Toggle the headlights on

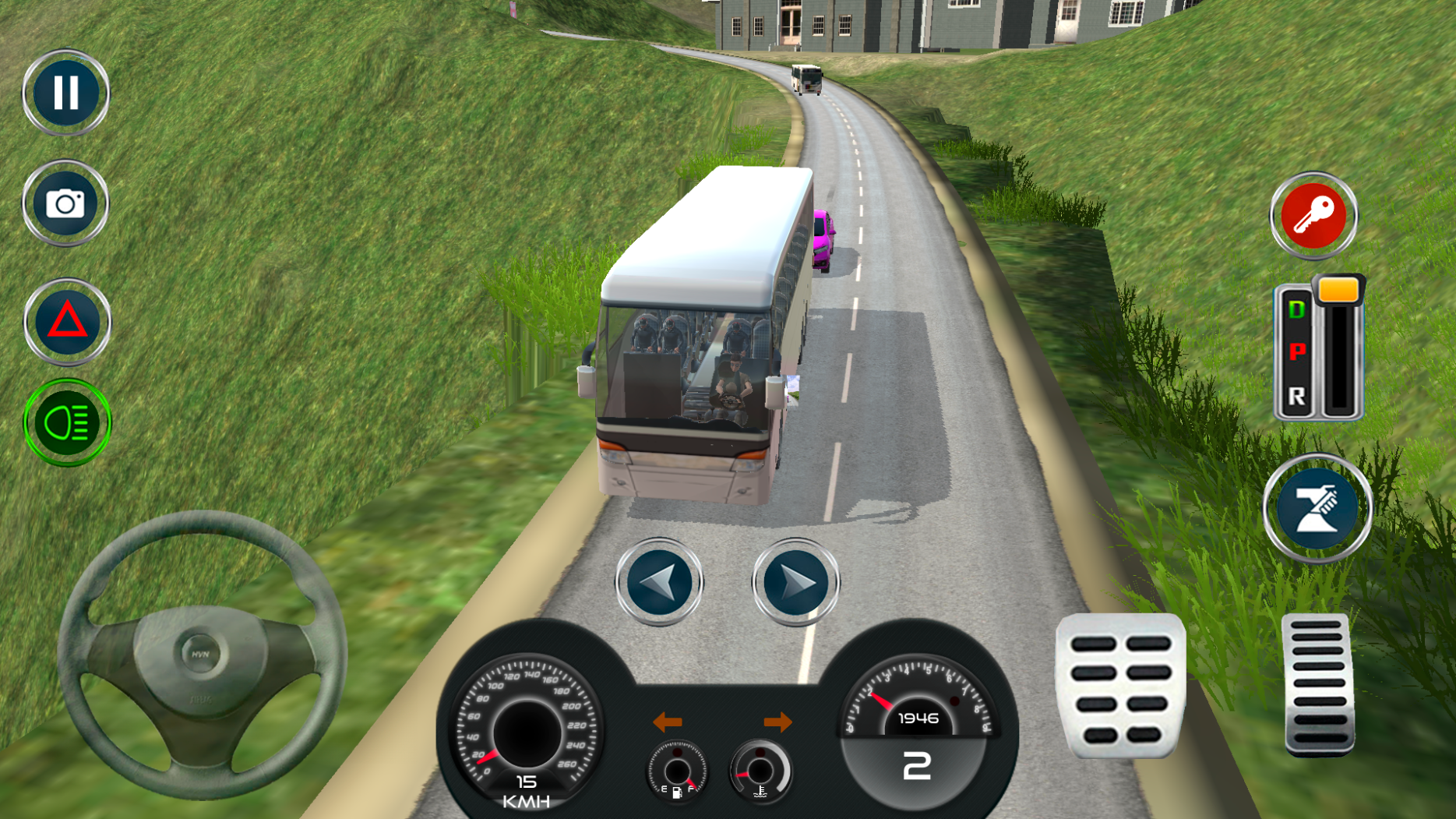click(x=65, y=421)
